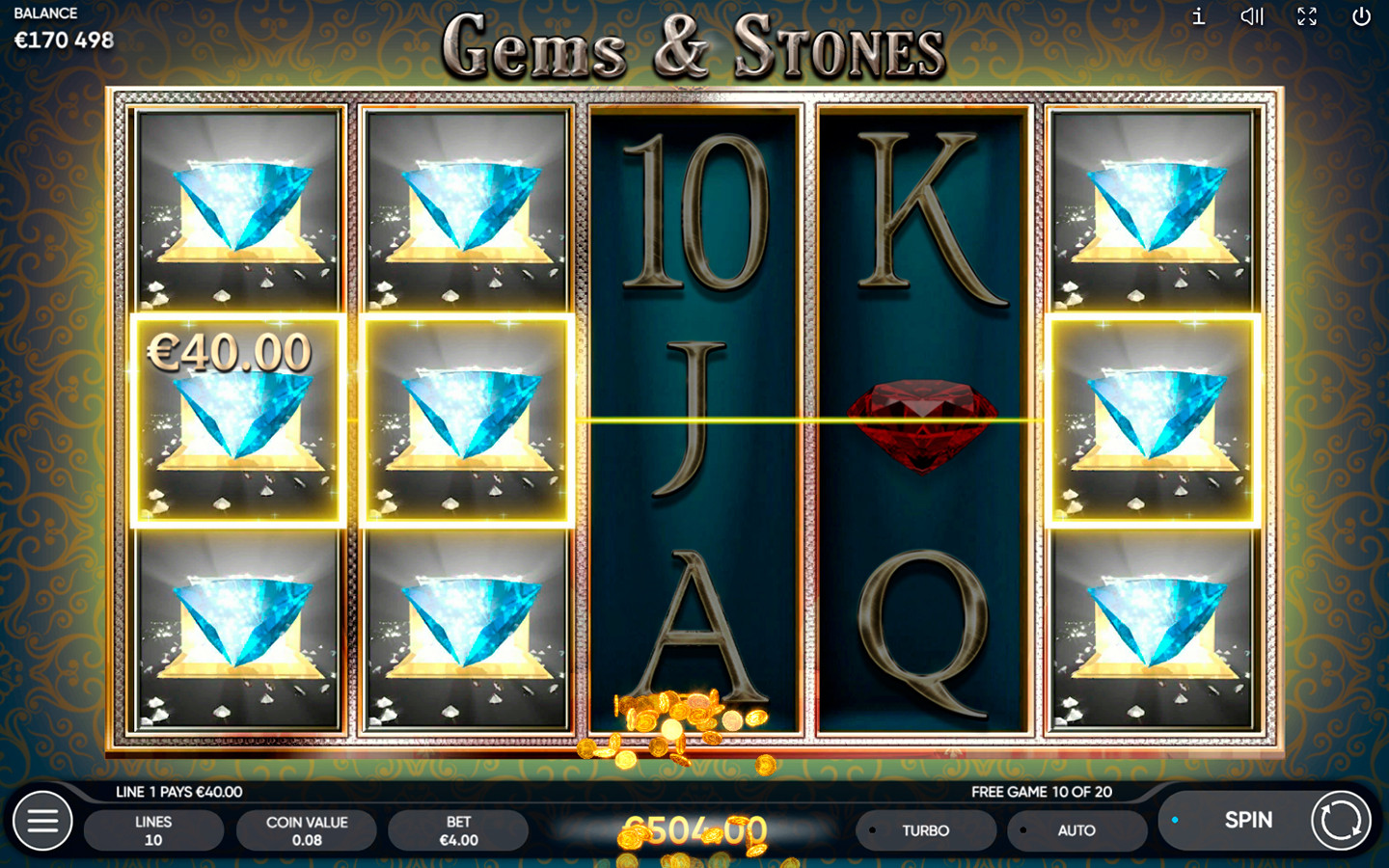The height and width of the screenshot is (868, 1389).
Task: Adjust the COIN VALUE setting
Action: tap(307, 830)
